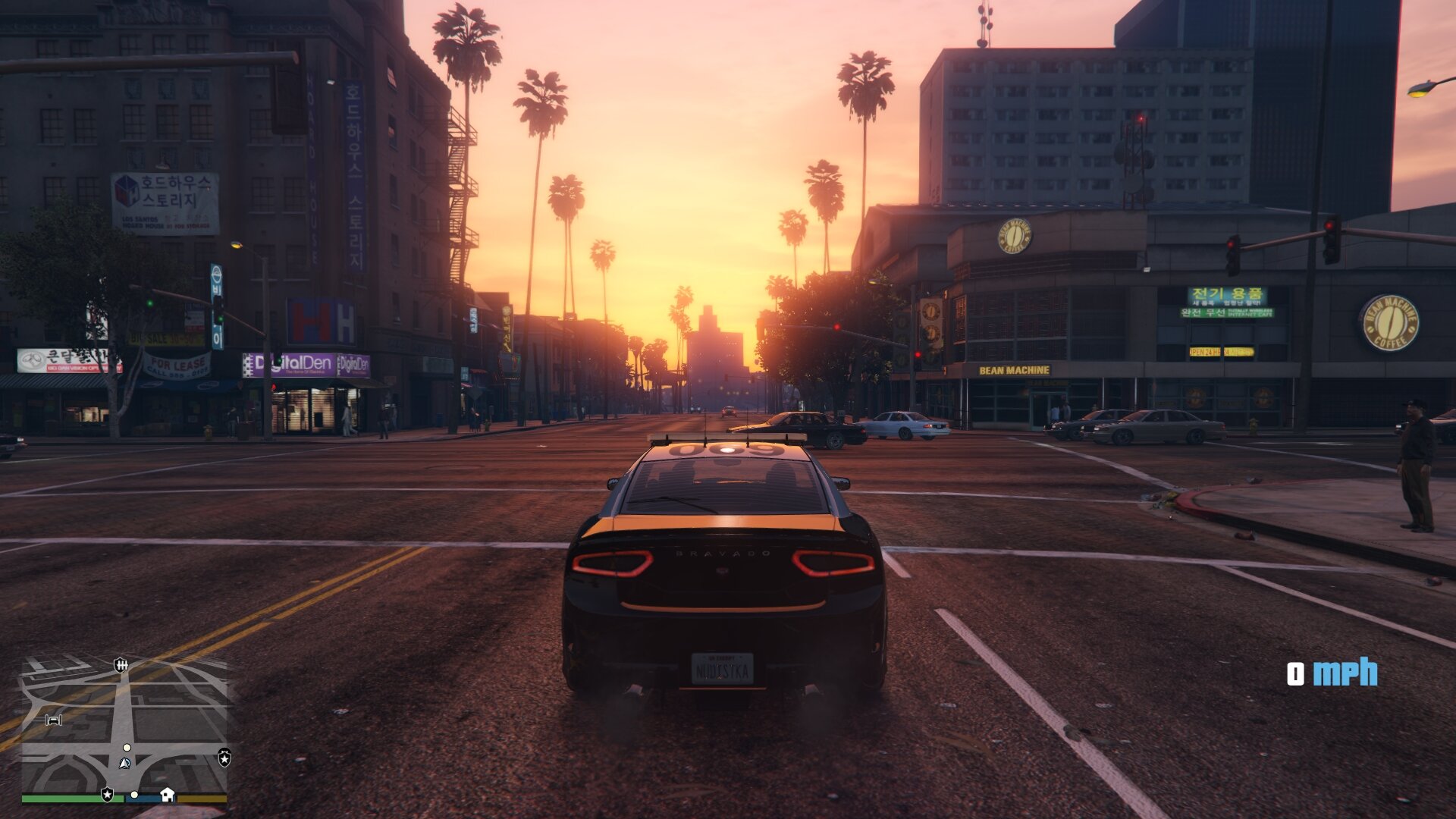Screen dimensions: 1456x819
Task: Select the prison-bars shield marker on minimap
Action: [121, 665]
